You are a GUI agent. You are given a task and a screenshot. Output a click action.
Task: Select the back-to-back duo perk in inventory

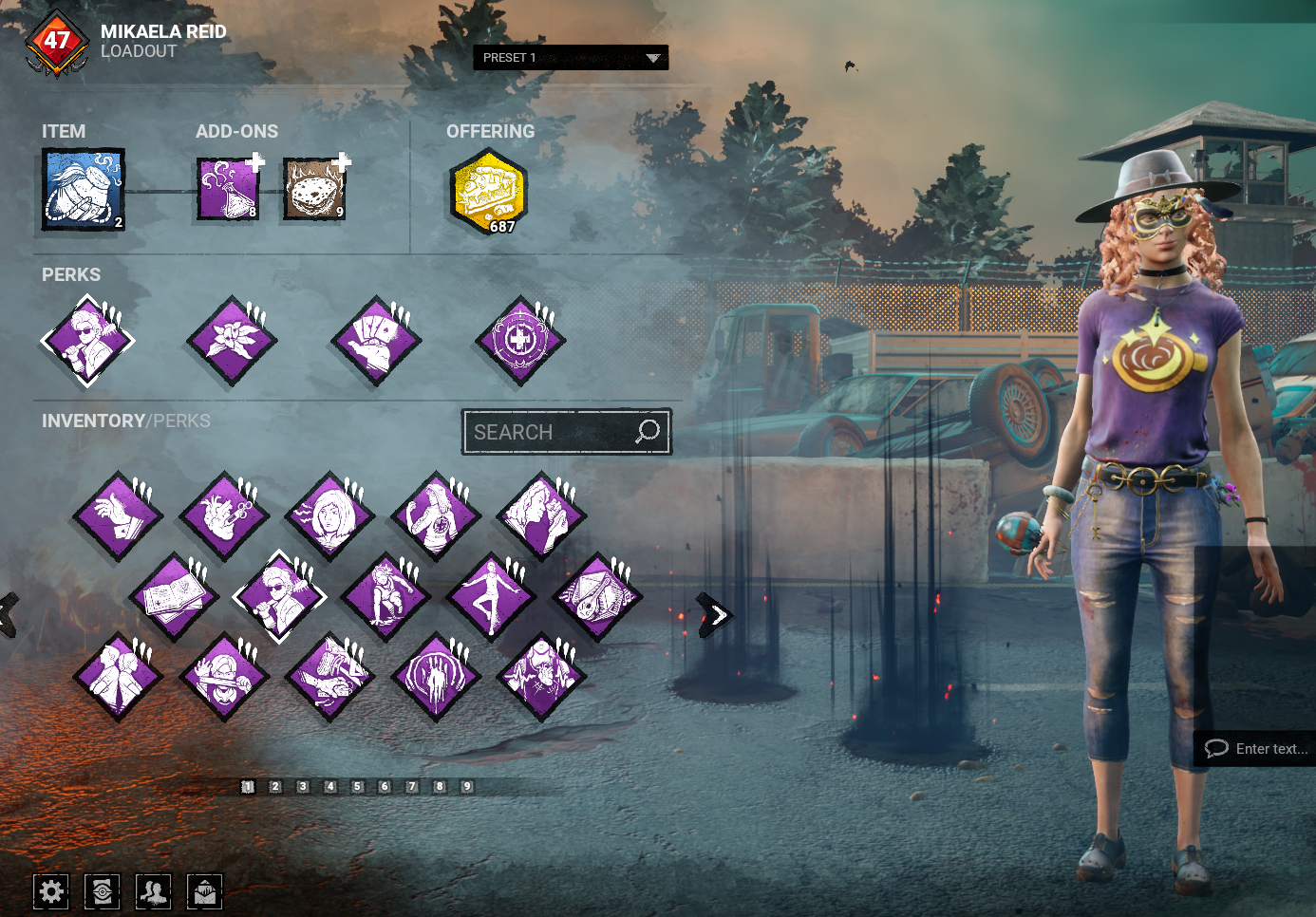pyautogui.click(x=118, y=677)
